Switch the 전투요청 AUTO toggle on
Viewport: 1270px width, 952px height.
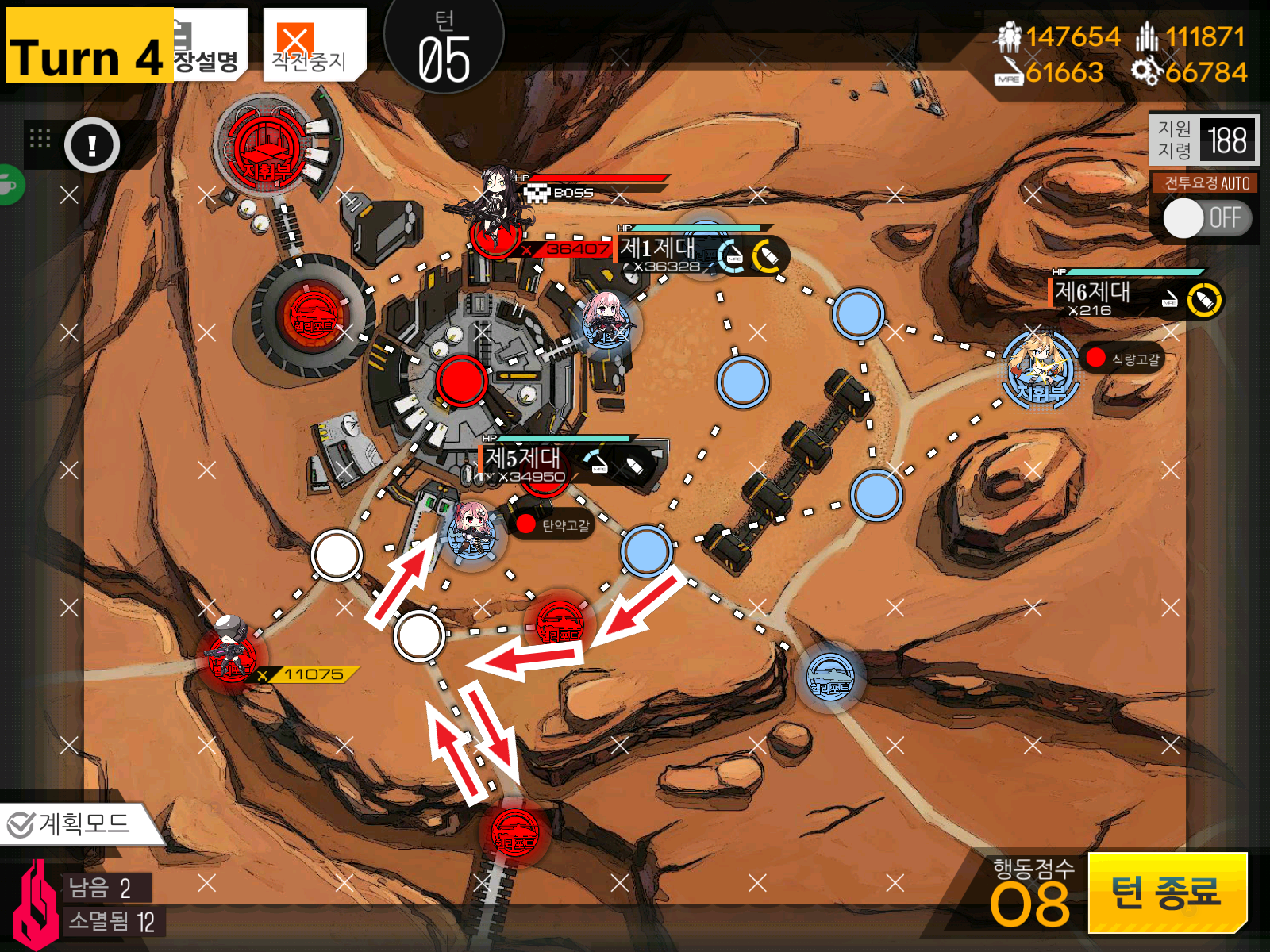[1206, 218]
